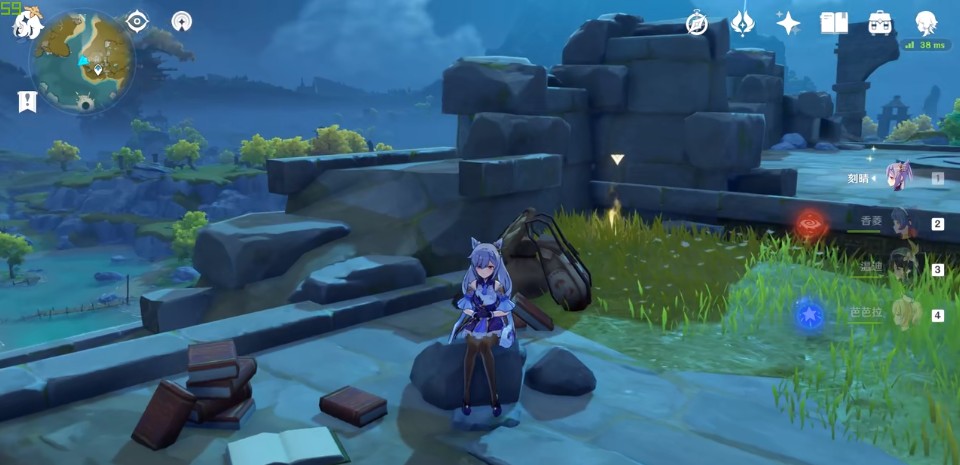Open the backpack inventory icon
Image resolution: width=960 pixels, height=465 pixels.
(x=880, y=23)
